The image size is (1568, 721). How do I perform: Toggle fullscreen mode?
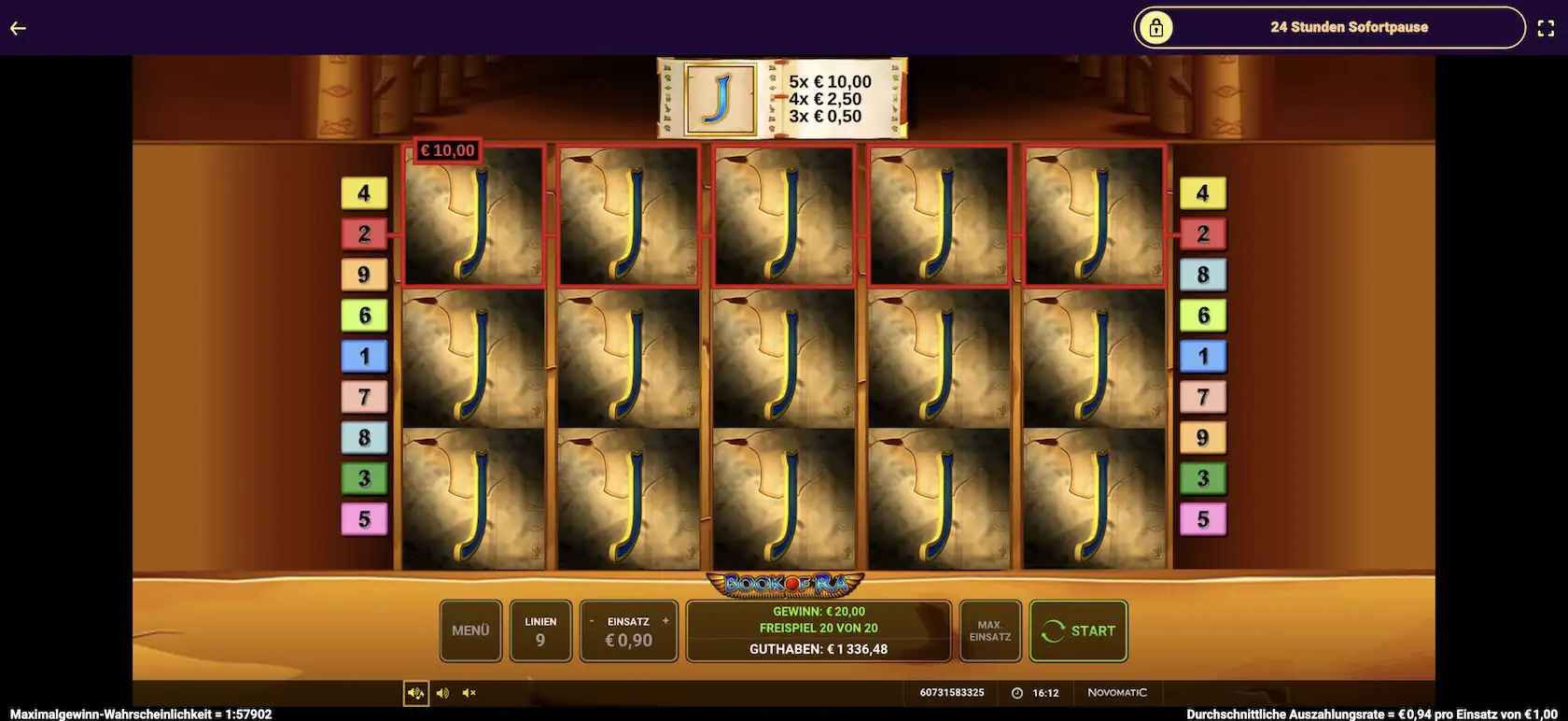coord(1546,28)
